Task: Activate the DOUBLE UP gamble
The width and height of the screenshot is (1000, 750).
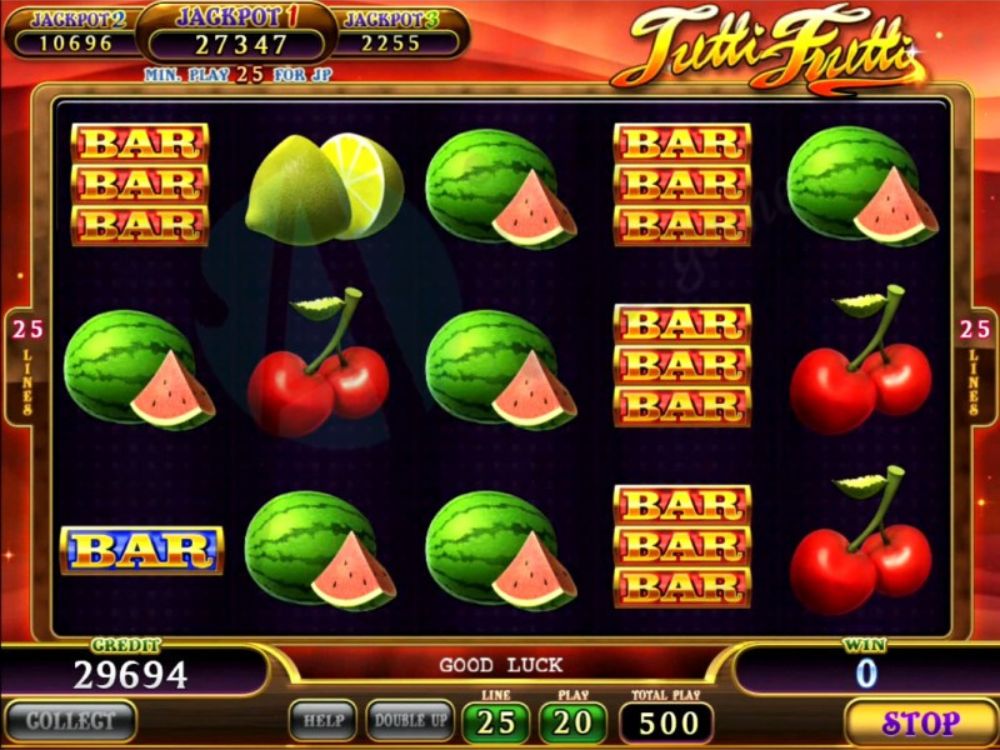Action: coord(410,720)
